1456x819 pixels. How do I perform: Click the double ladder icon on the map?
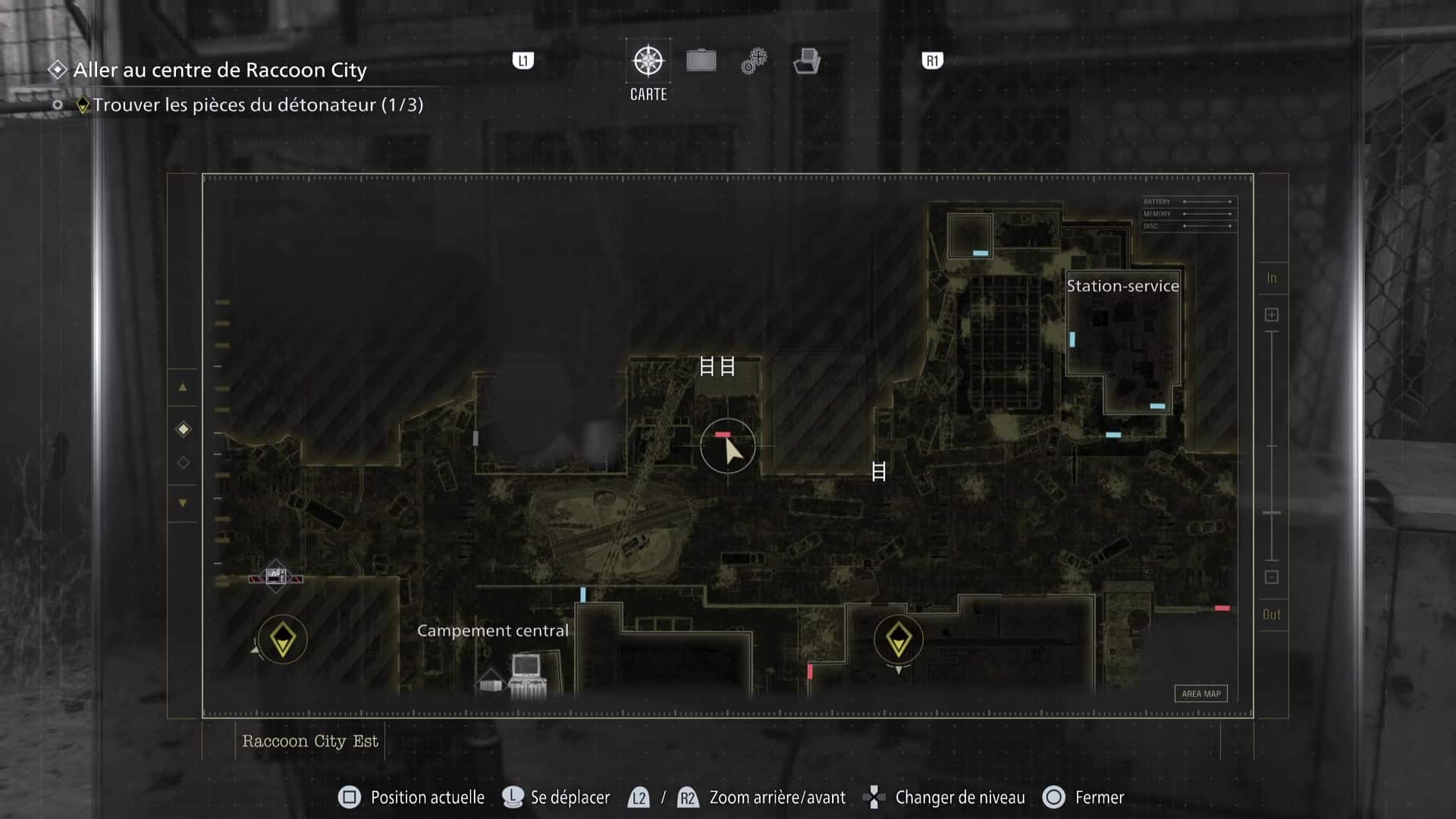717,366
